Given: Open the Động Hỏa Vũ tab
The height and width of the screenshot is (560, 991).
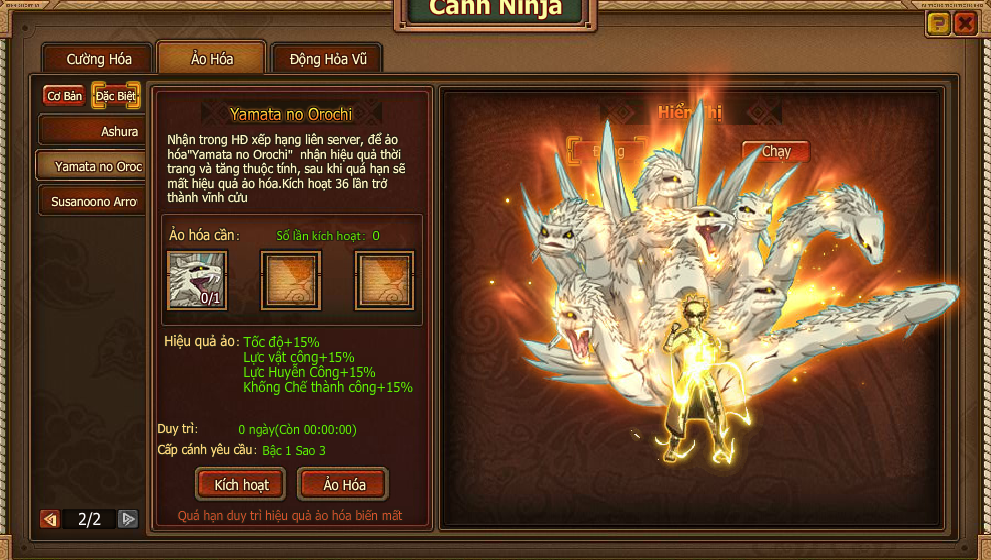Looking at the screenshot, I should coord(328,59).
